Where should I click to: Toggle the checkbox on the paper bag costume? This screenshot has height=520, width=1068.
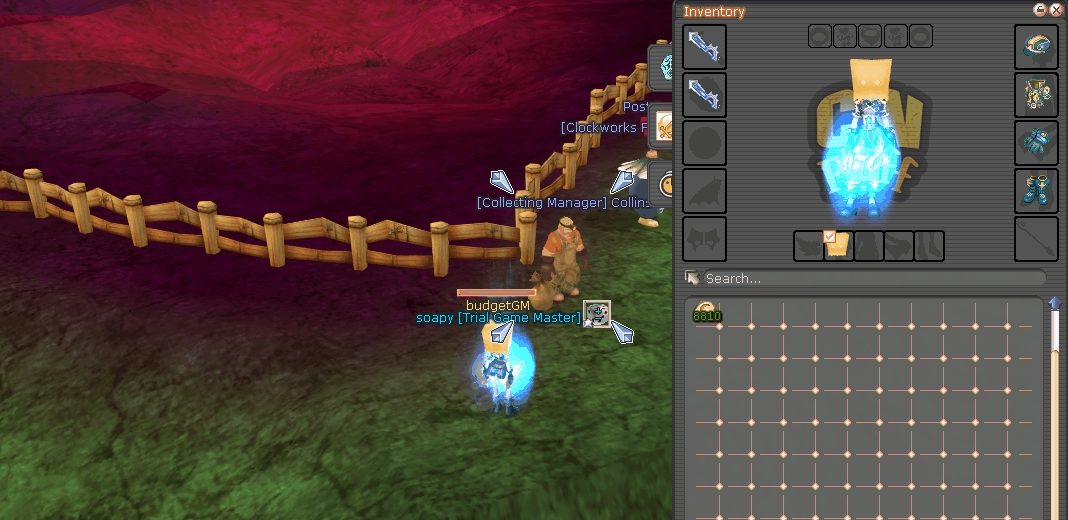829,236
